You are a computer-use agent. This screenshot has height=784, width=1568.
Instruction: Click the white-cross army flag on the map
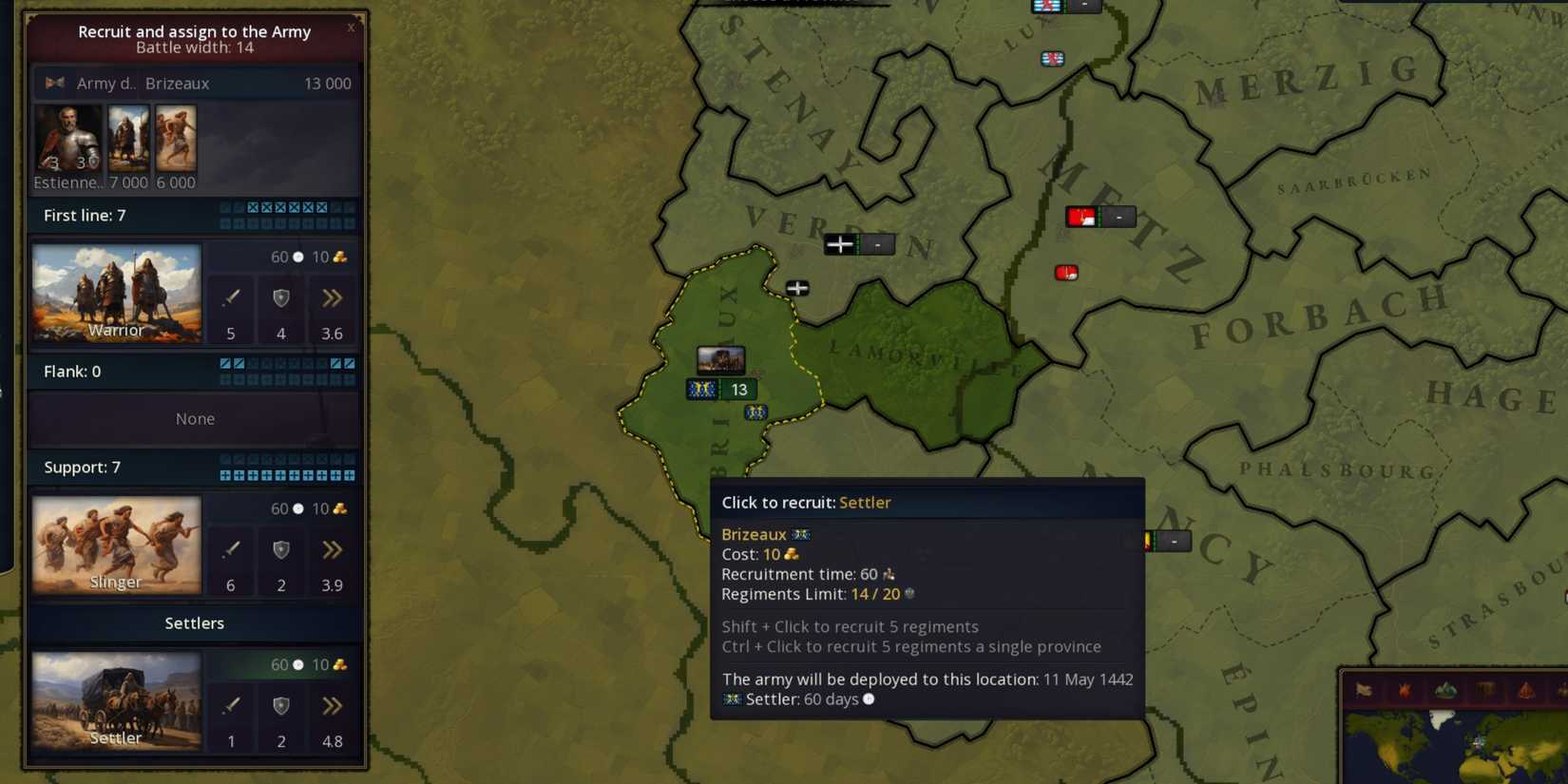coord(840,244)
